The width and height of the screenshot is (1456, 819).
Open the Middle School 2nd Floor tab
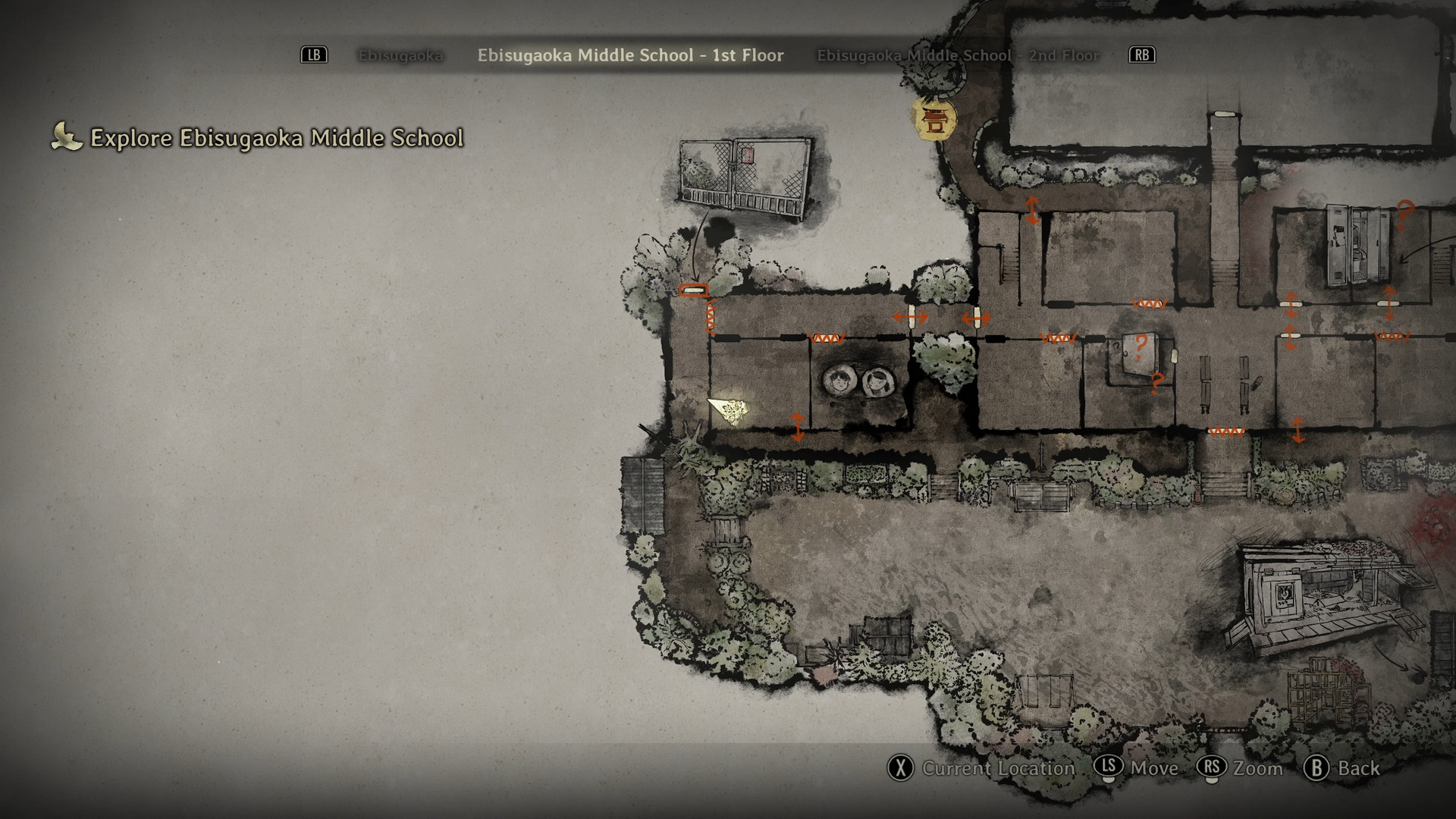click(x=958, y=55)
